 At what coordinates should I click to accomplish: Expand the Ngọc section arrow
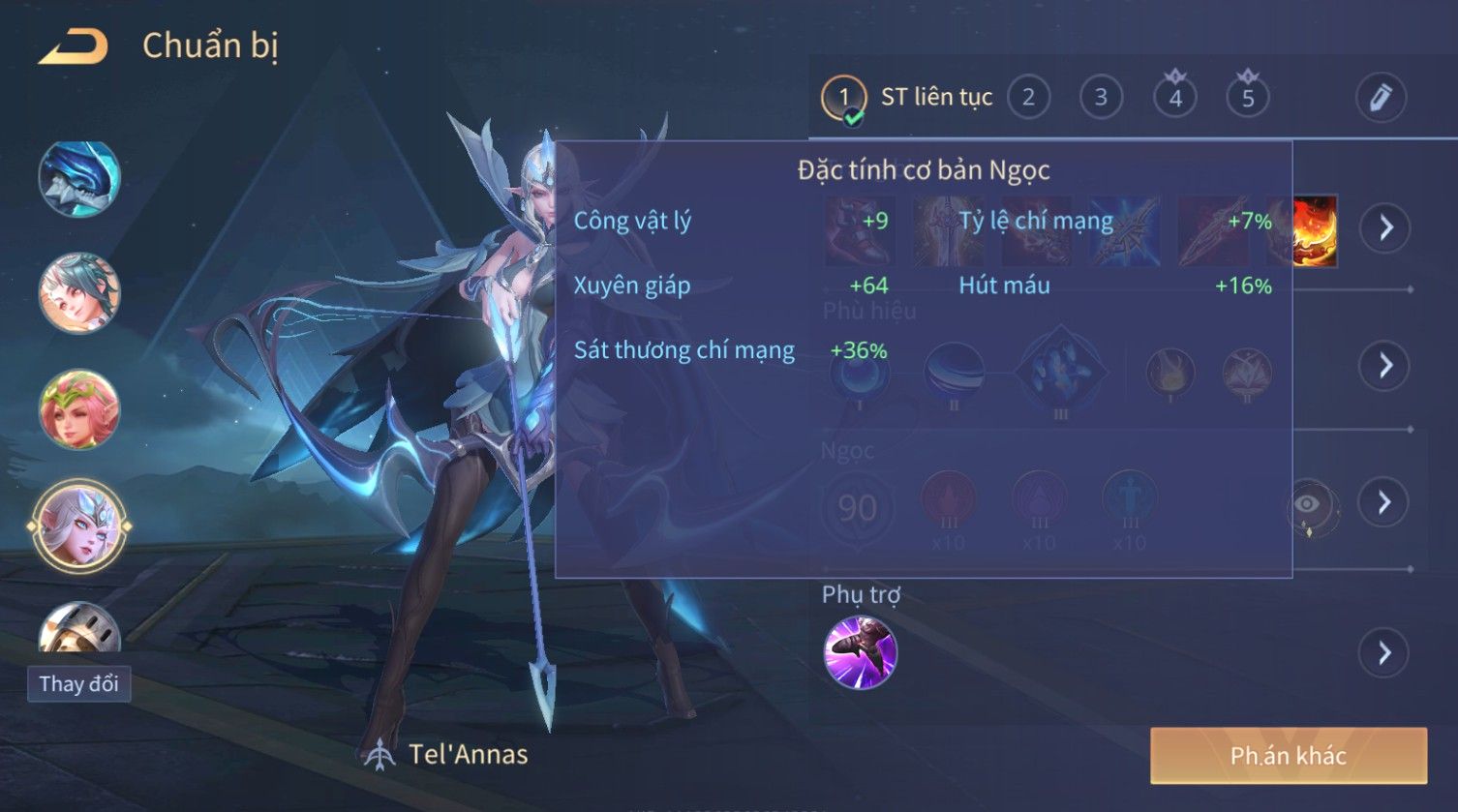(x=1384, y=502)
